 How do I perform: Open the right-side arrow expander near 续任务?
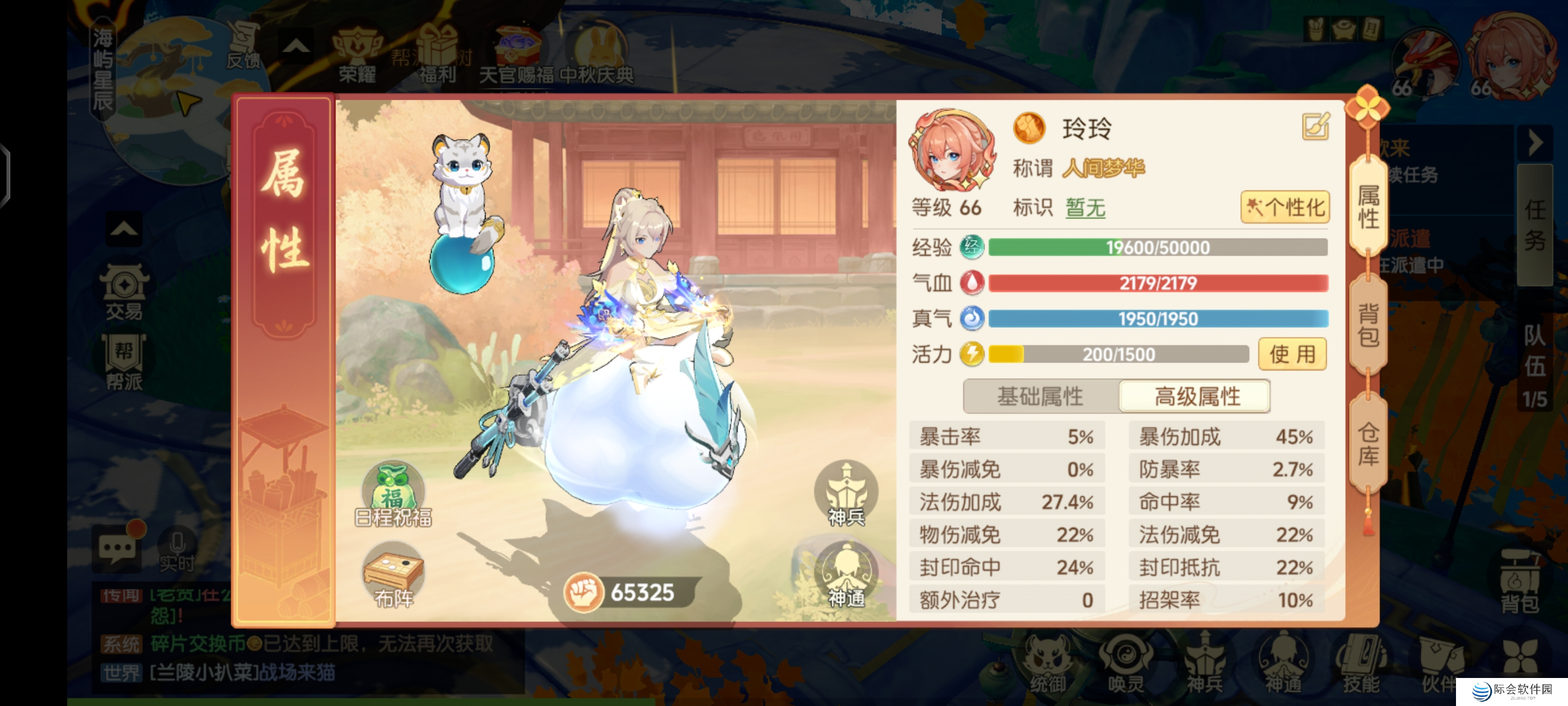coord(1534,144)
